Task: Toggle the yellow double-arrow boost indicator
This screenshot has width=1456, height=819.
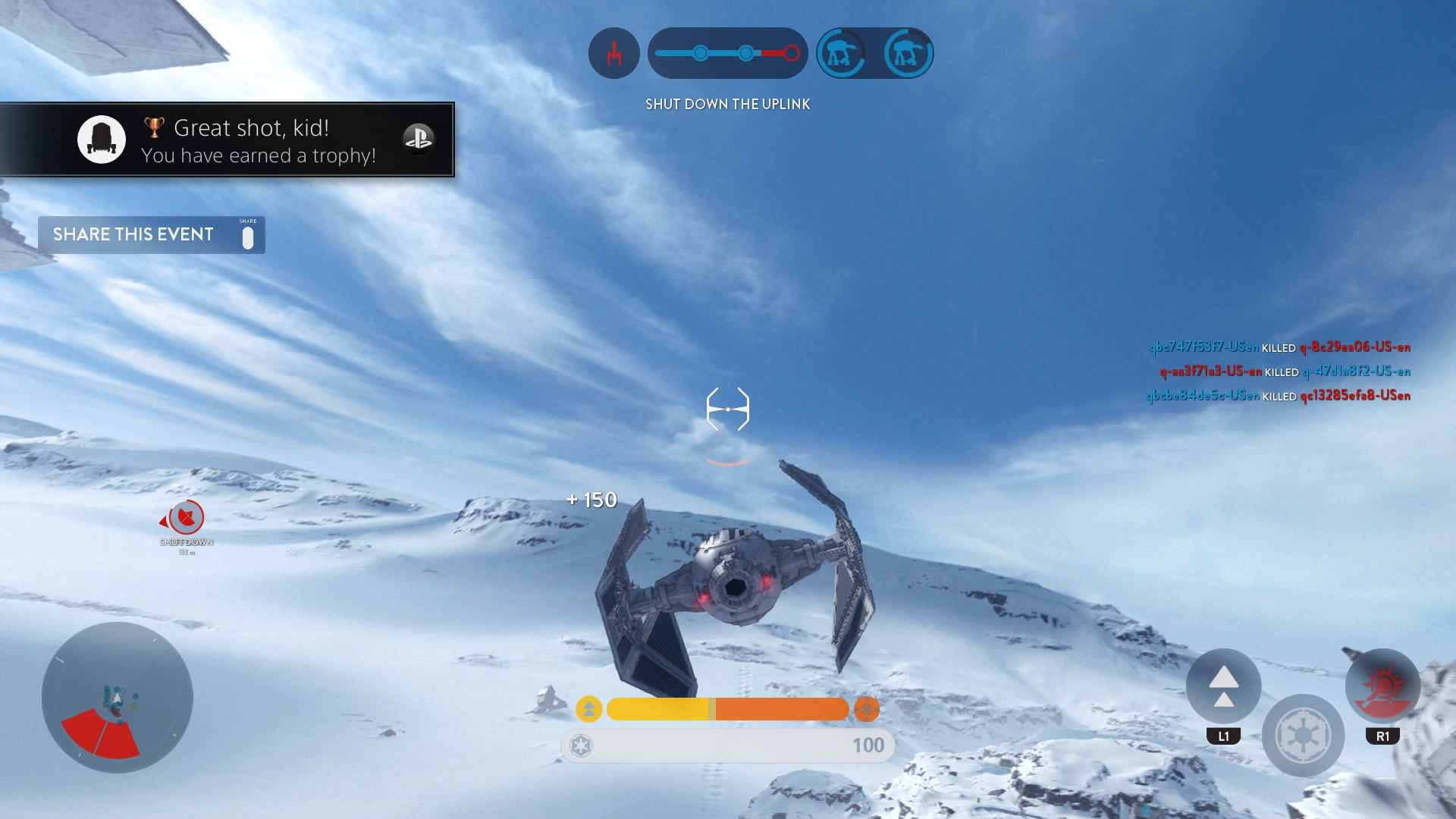Action: (x=589, y=709)
